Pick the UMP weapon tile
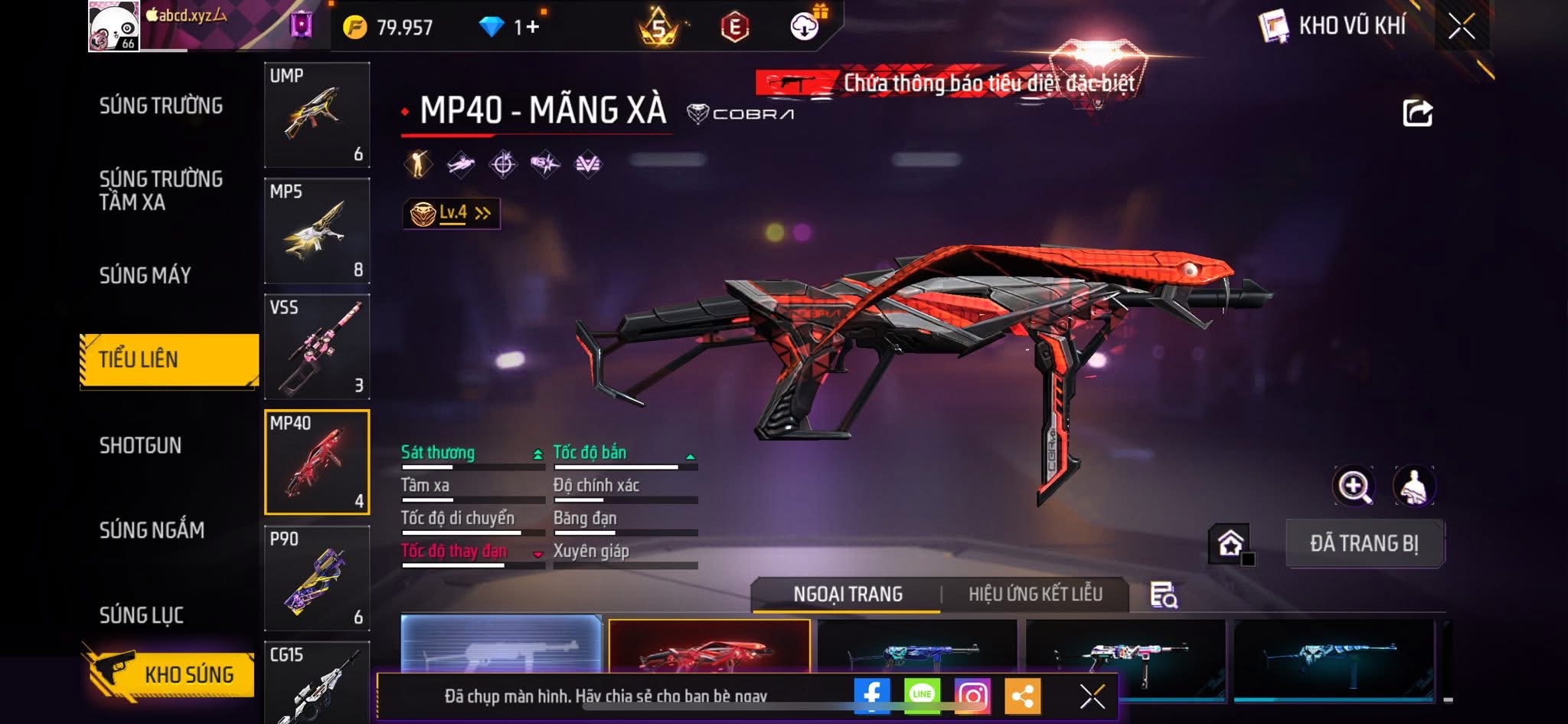The width and height of the screenshot is (1568, 724). click(317, 115)
